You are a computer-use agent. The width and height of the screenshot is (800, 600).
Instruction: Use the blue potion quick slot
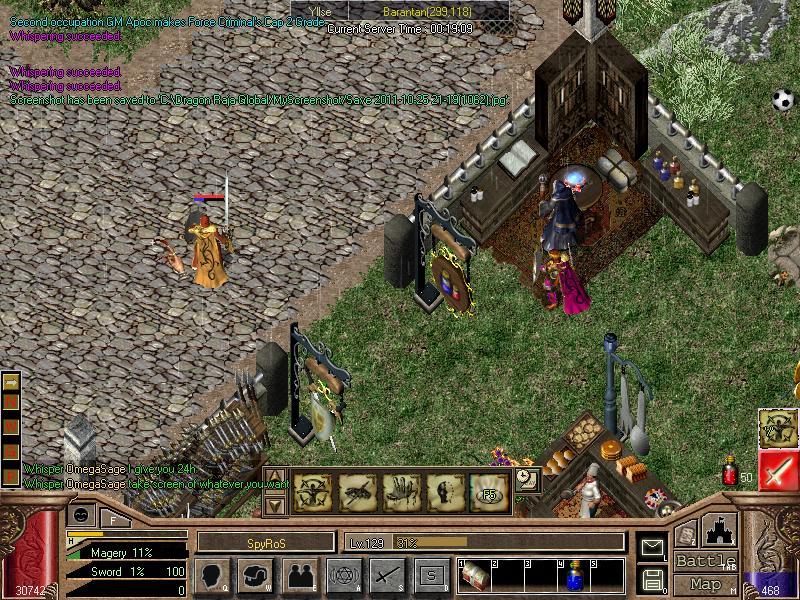574,577
